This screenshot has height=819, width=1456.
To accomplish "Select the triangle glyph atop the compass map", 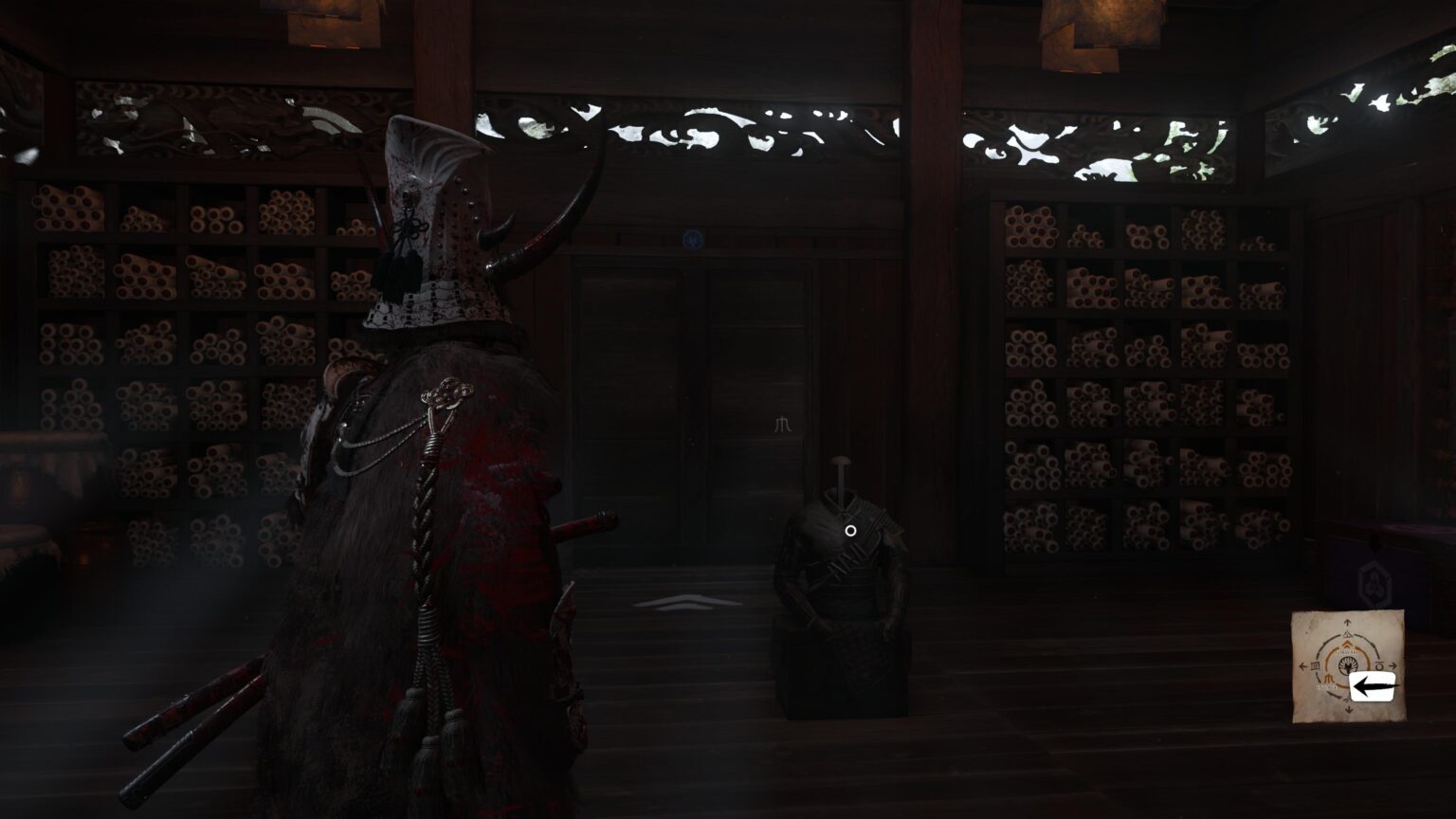I will tap(1348, 633).
